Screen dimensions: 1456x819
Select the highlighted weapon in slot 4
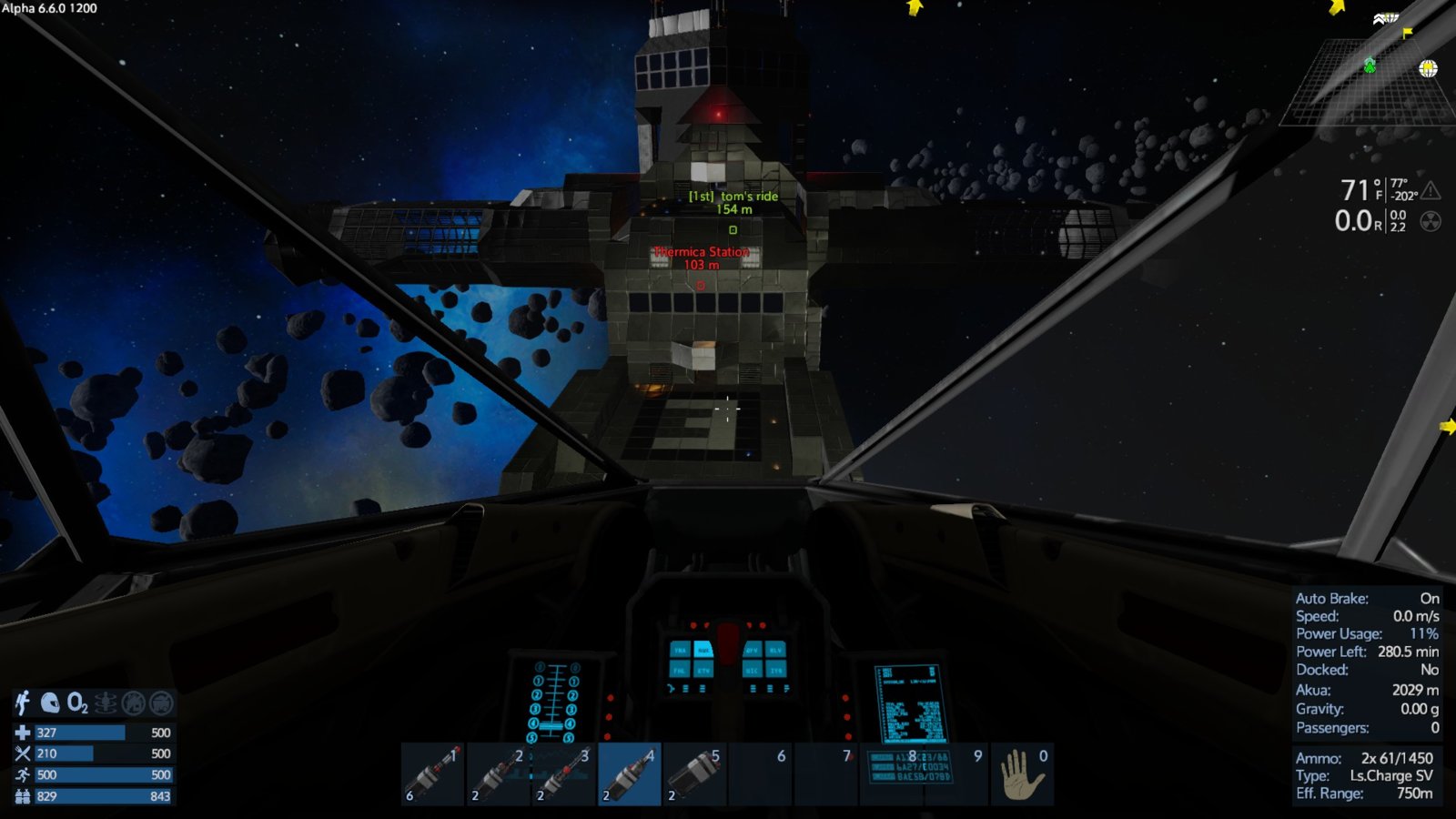click(x=630, y=774)
